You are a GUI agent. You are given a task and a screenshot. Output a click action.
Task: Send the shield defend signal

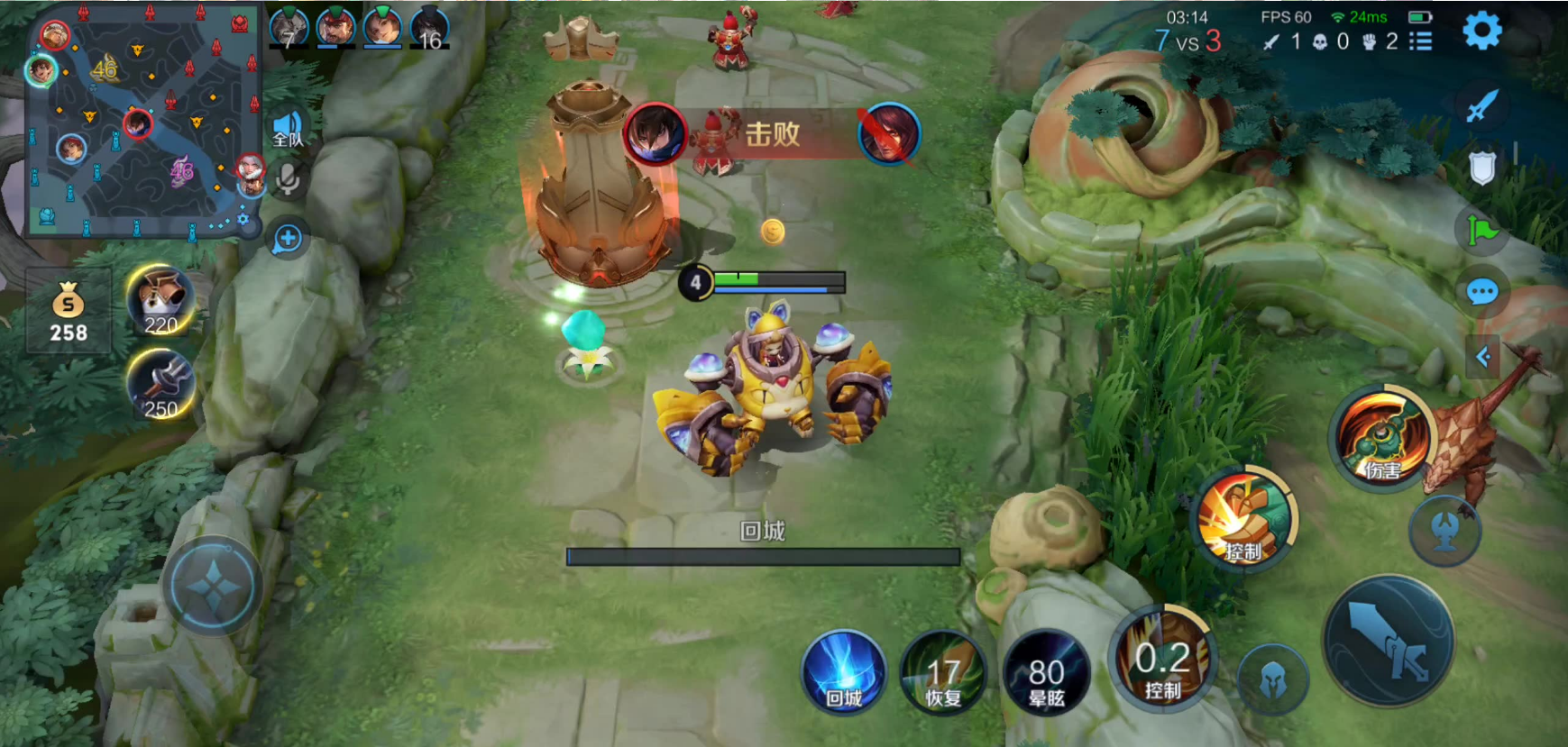1481,168
